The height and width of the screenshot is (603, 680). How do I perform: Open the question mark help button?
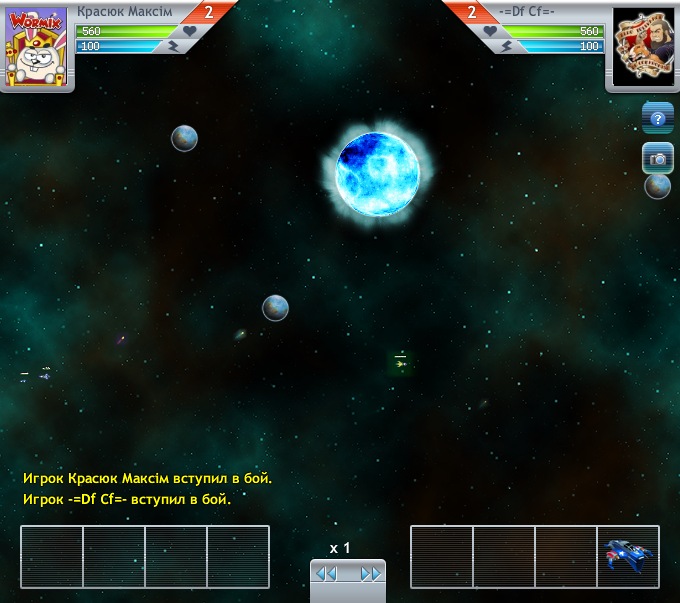click(x=657, y=119)
